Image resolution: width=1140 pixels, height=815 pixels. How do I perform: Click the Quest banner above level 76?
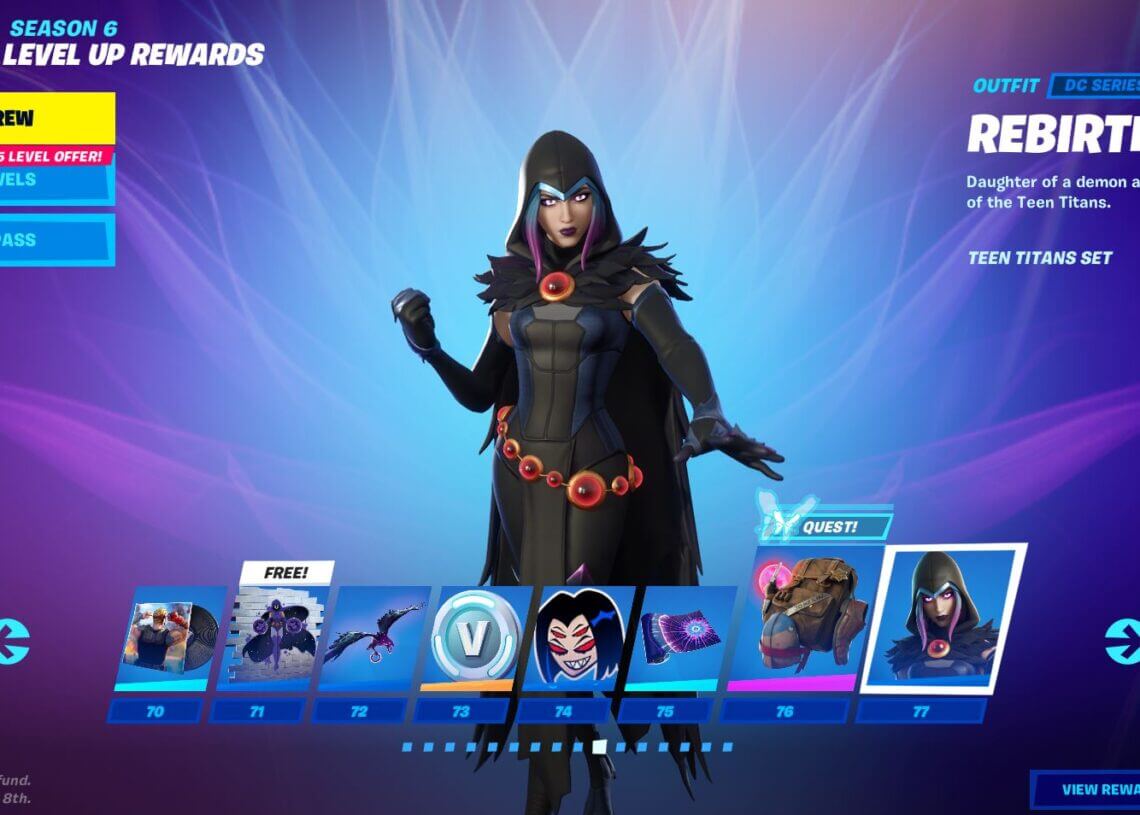coord(822,523)
